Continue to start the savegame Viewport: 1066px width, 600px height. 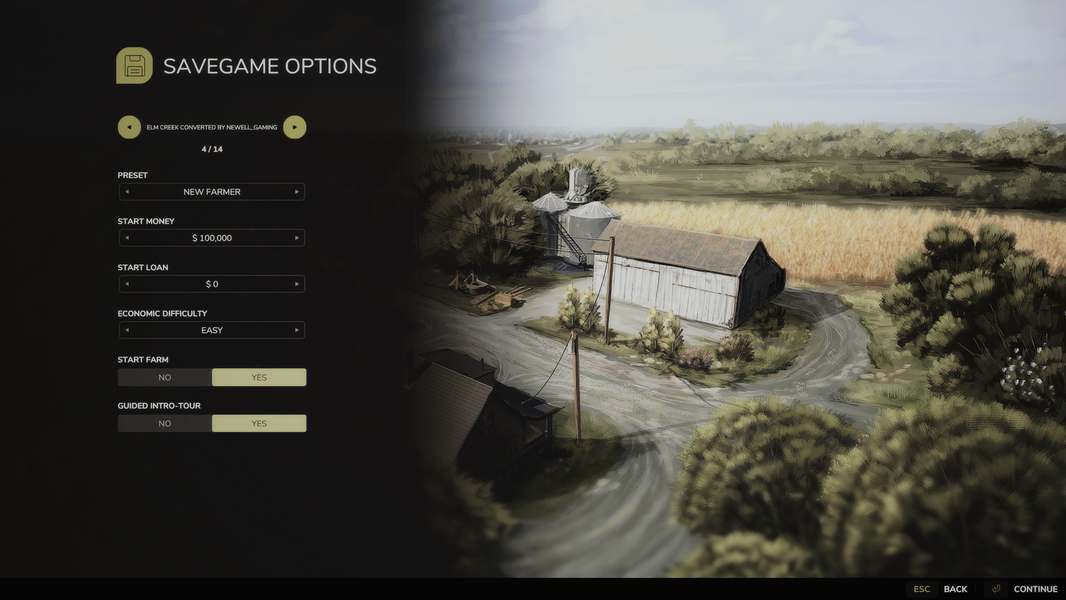[x=1034, y=589]
